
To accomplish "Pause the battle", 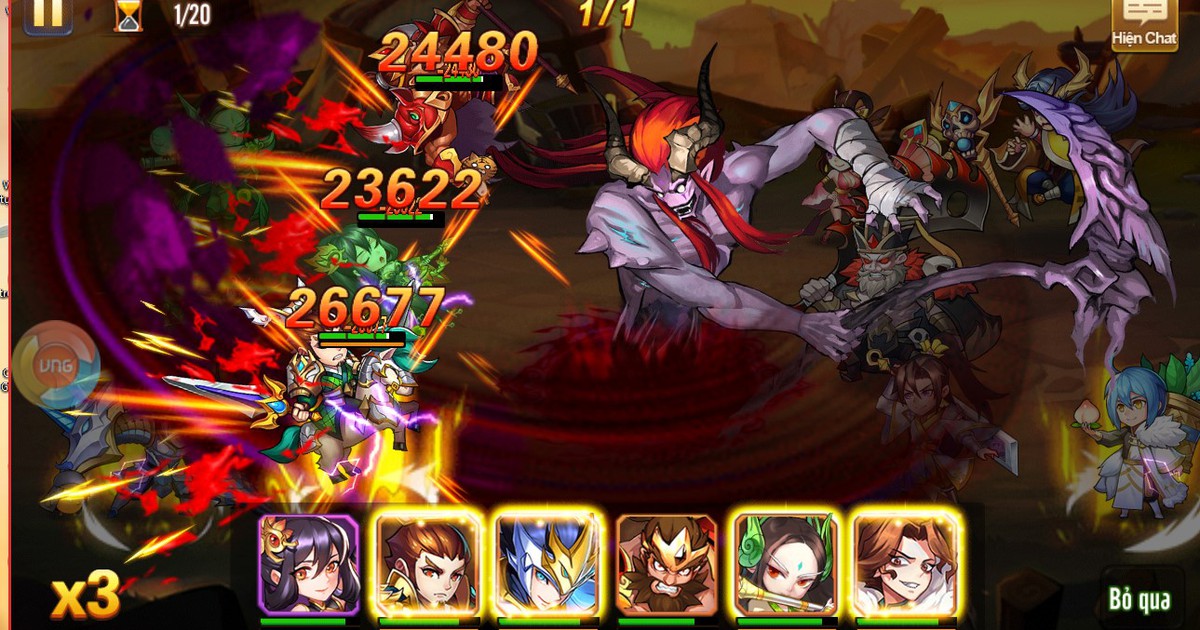I will pos(47,14).
